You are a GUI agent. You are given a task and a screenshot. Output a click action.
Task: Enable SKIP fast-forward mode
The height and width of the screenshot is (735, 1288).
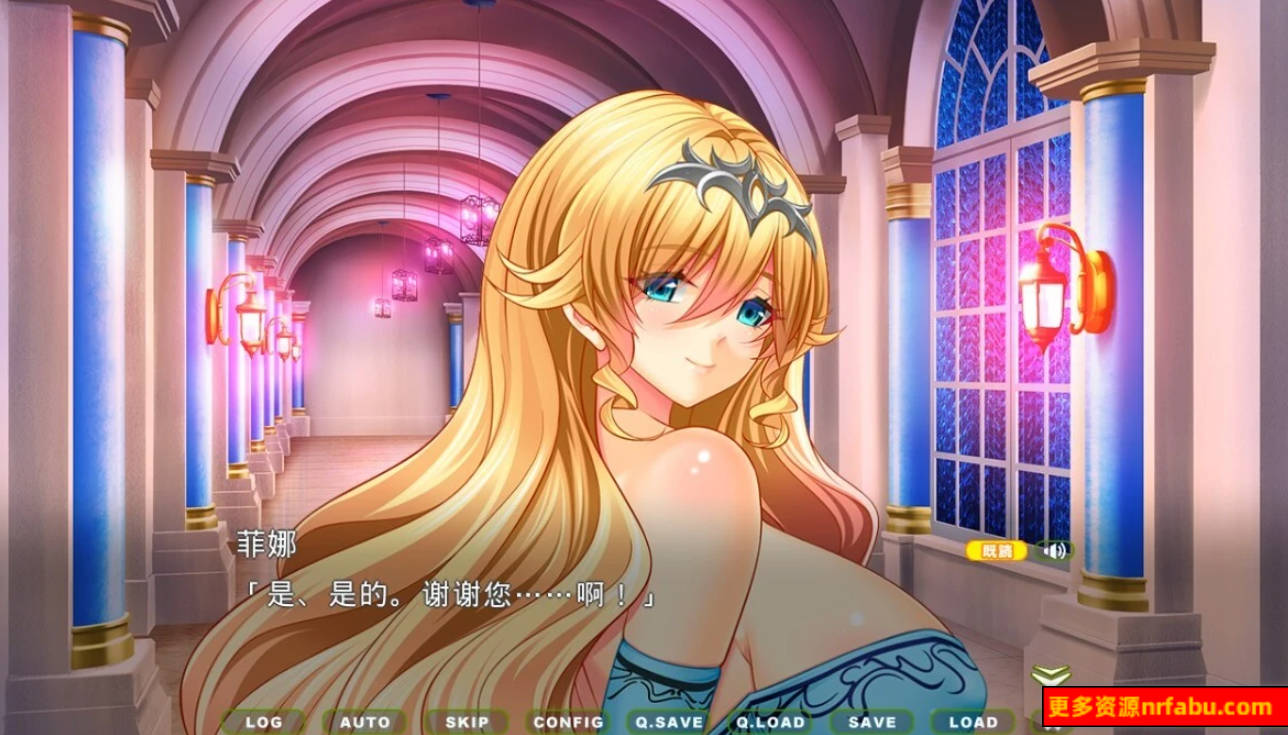pyautogui.click(x=466, y=722)
